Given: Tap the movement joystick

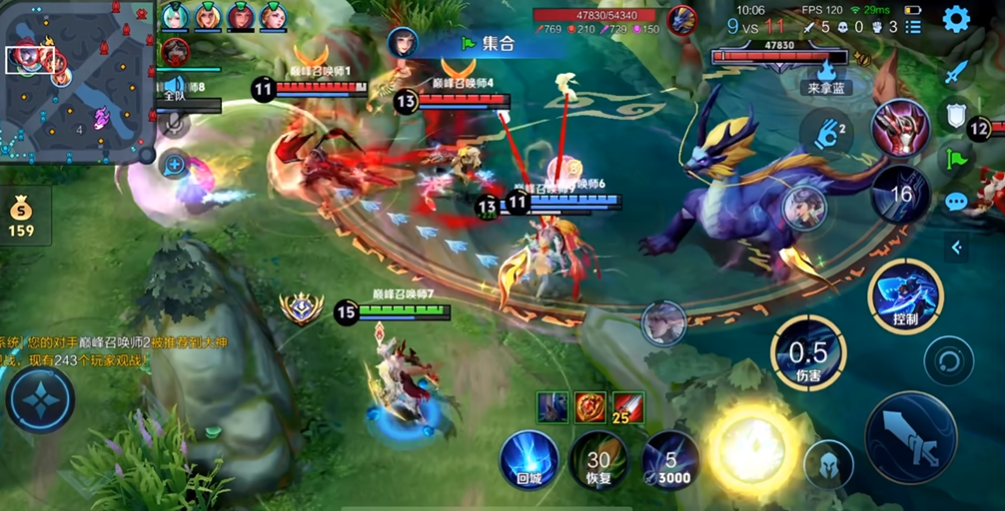Looking at the screenshot, I should [40, 399].
